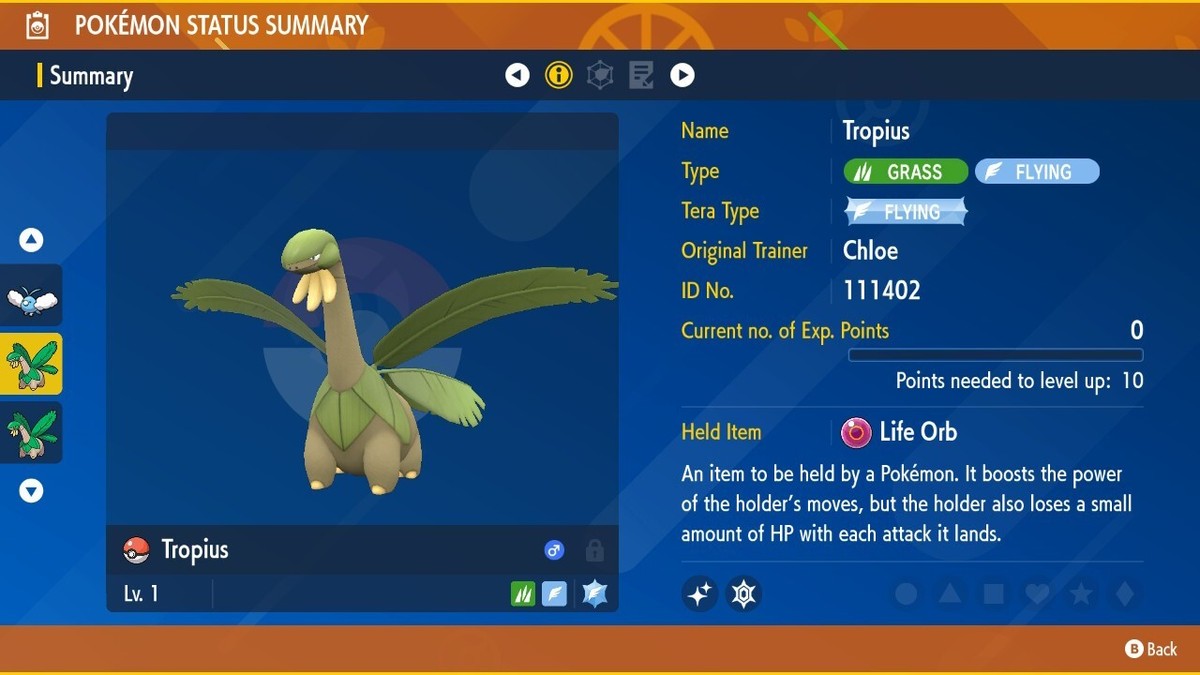This screenshot has height=675, width=1200.
Task: Select the white winged Pokémon thumbnail
Action: (x=31, y=298)
